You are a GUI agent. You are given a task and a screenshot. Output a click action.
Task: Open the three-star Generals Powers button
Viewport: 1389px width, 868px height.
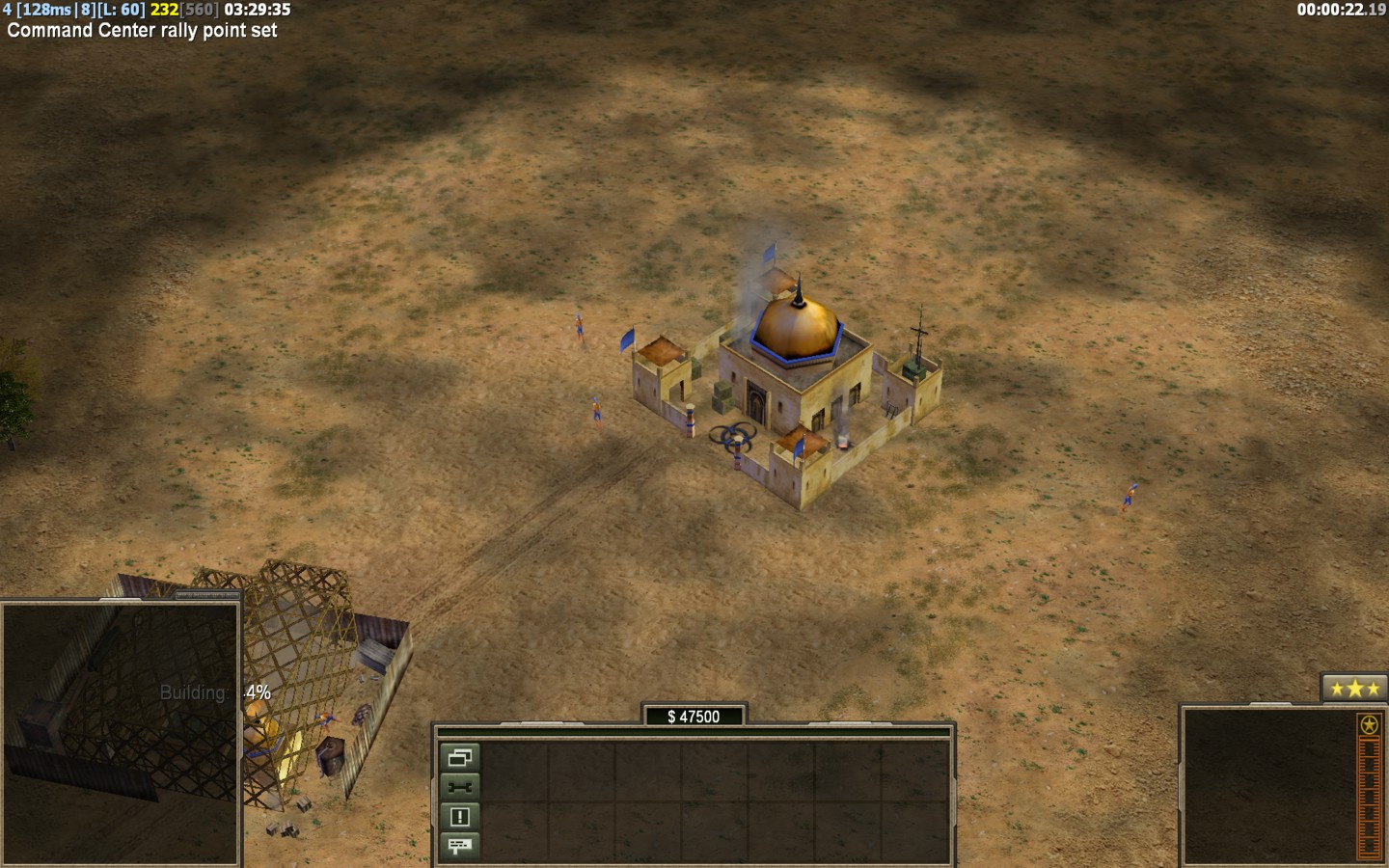point(1354,689)
